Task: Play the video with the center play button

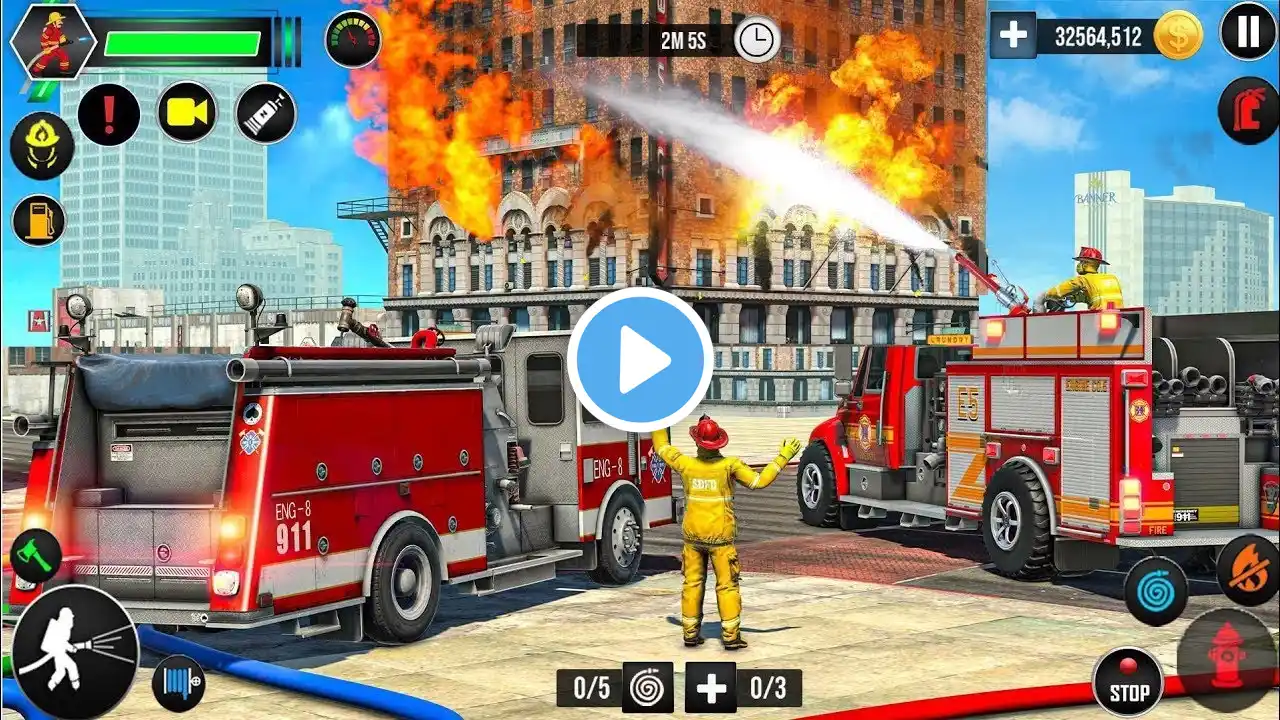Action: (x=640, y=360)
